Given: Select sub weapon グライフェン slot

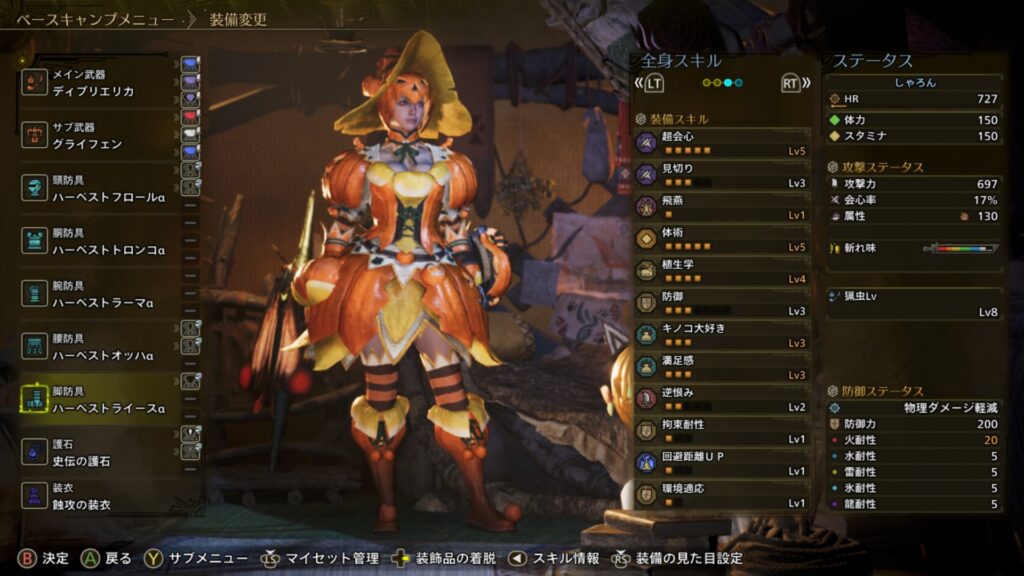Looking at the screenshot, I should (x=100, y=136).
